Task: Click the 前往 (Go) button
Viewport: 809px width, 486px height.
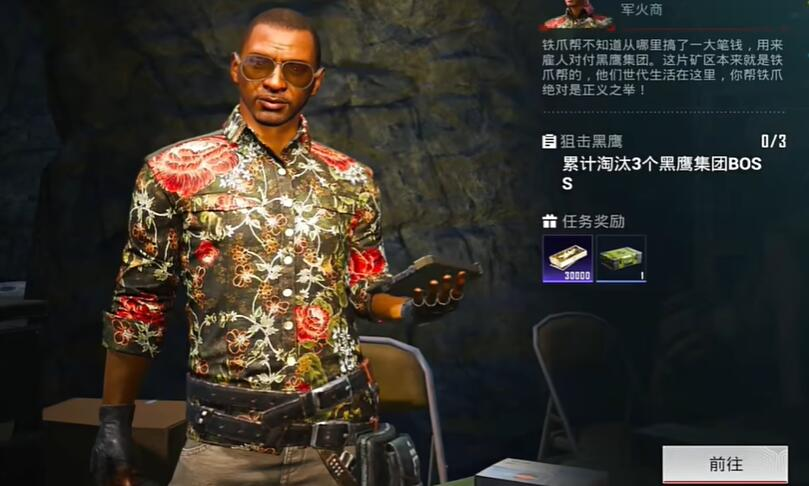Action: (724, 464)
